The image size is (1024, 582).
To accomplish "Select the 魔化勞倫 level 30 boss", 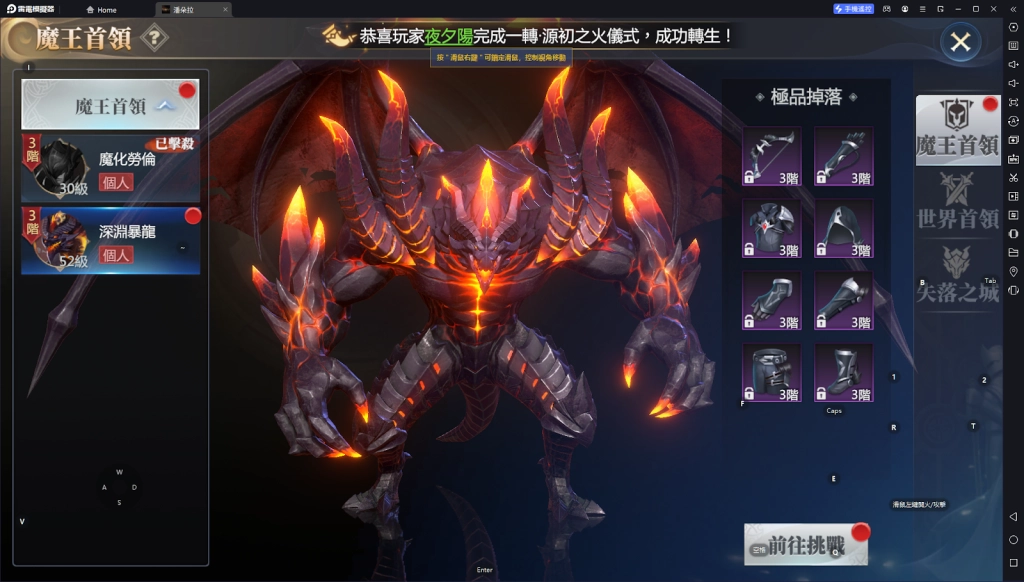I will pos(110,166).
